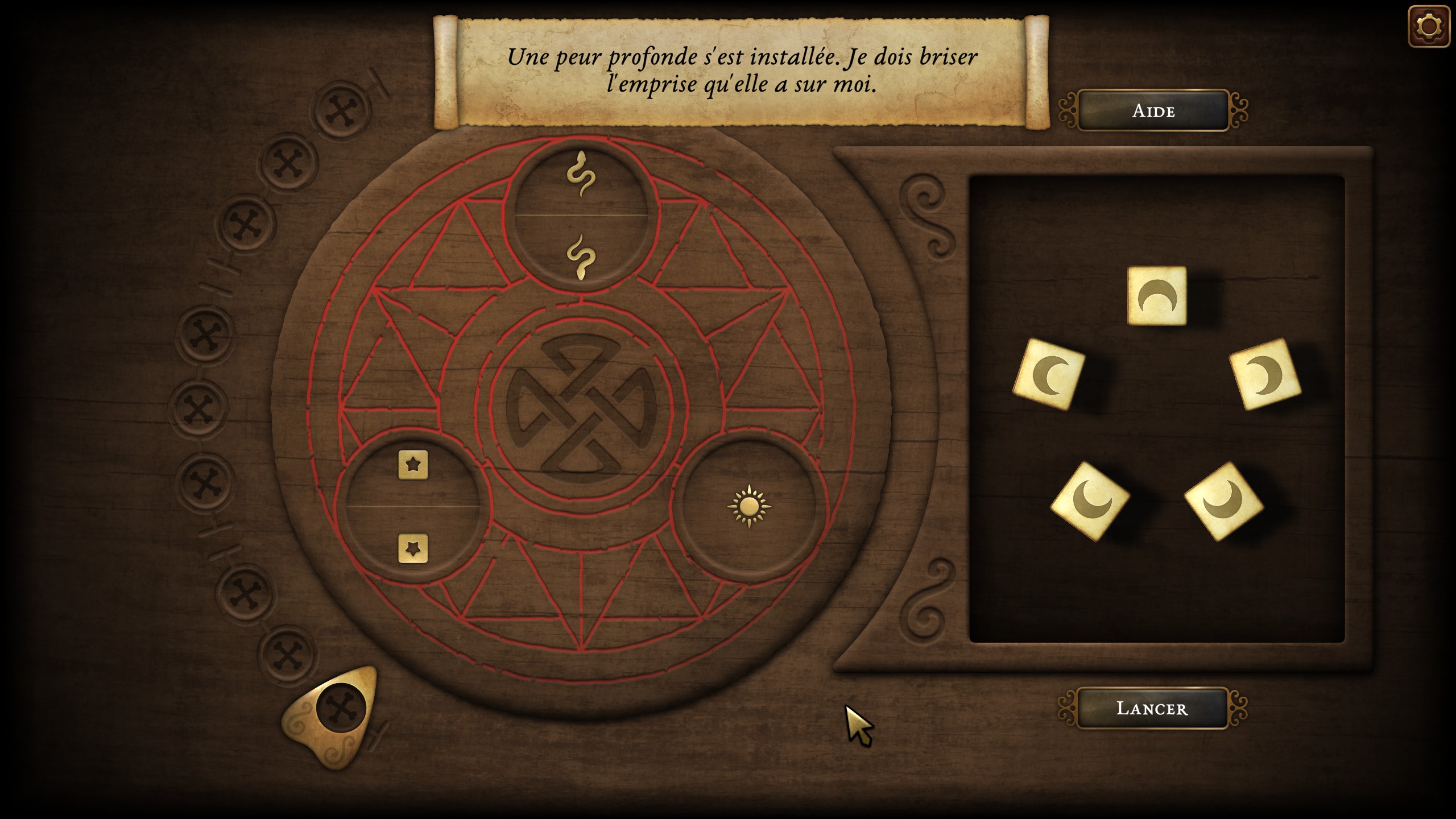Pick the moon die with downward-pointing horns
Image resolution: width=1456 pixels, height=819 pixels.
[x=1157, y=296]
